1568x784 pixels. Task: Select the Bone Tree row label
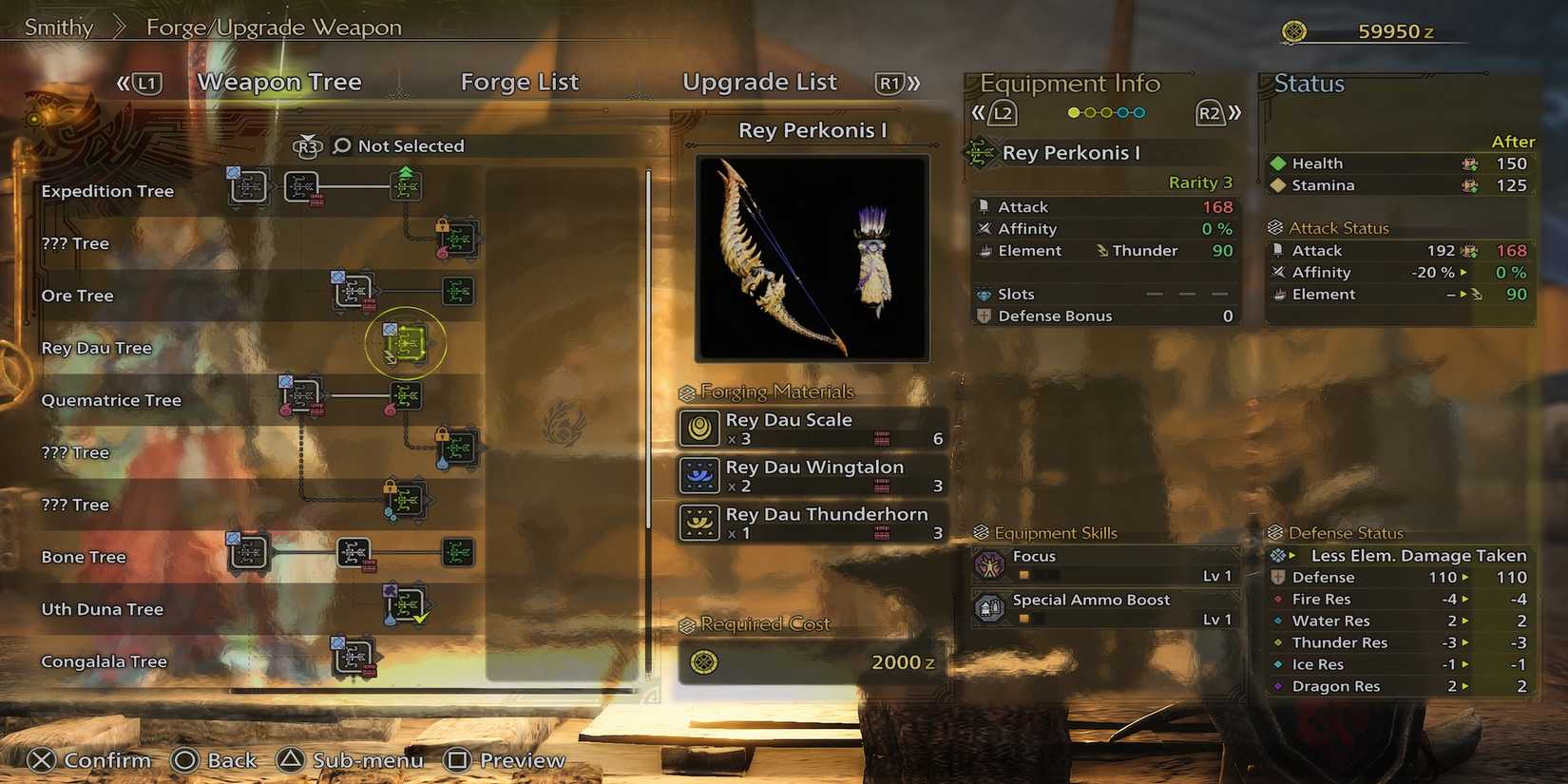[84, 557]
